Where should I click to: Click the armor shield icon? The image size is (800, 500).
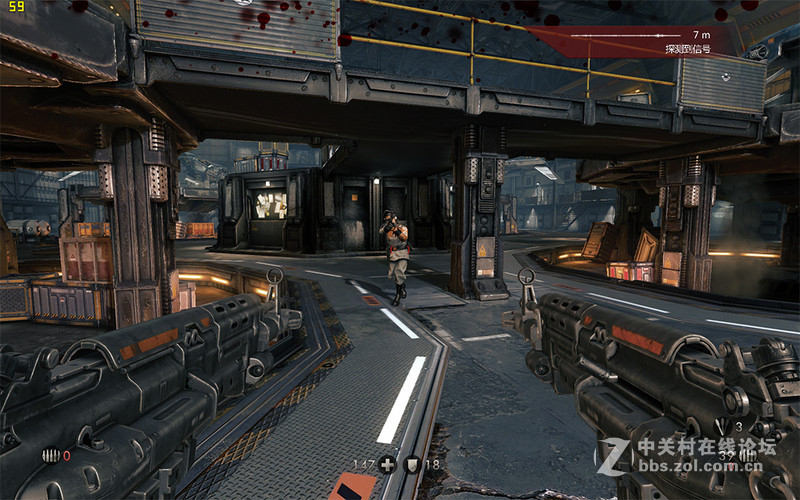[x=410, y=464]
